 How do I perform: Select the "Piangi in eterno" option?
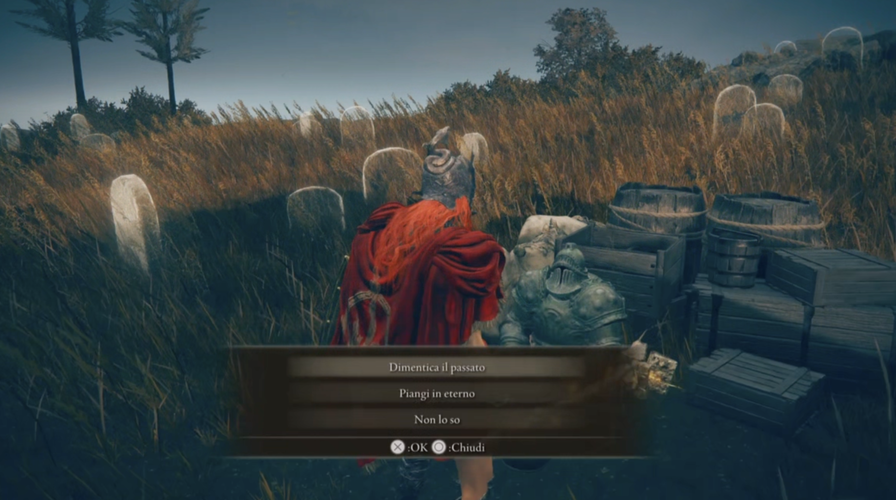point(436,393)
